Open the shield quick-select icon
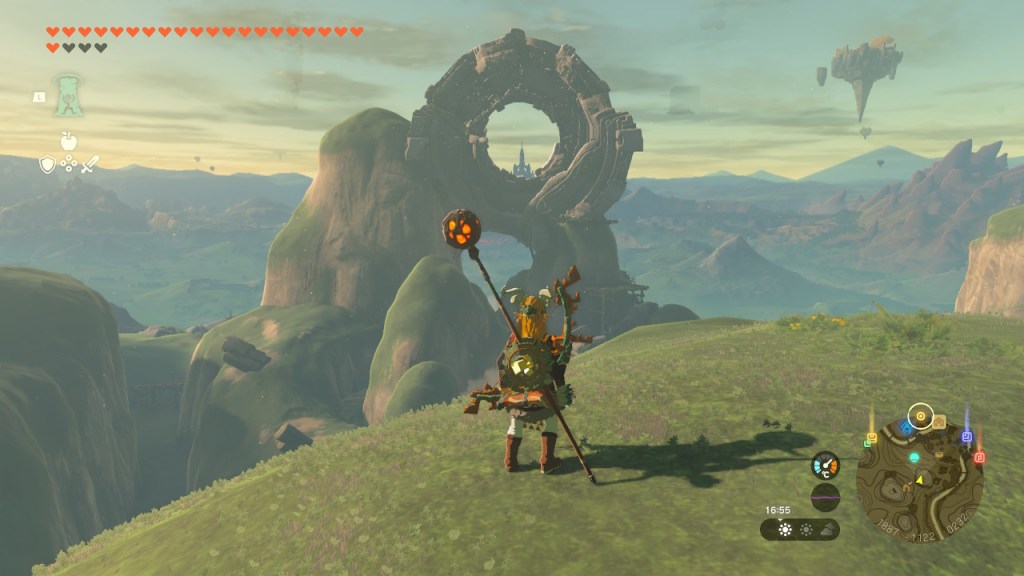 point(47,164)
